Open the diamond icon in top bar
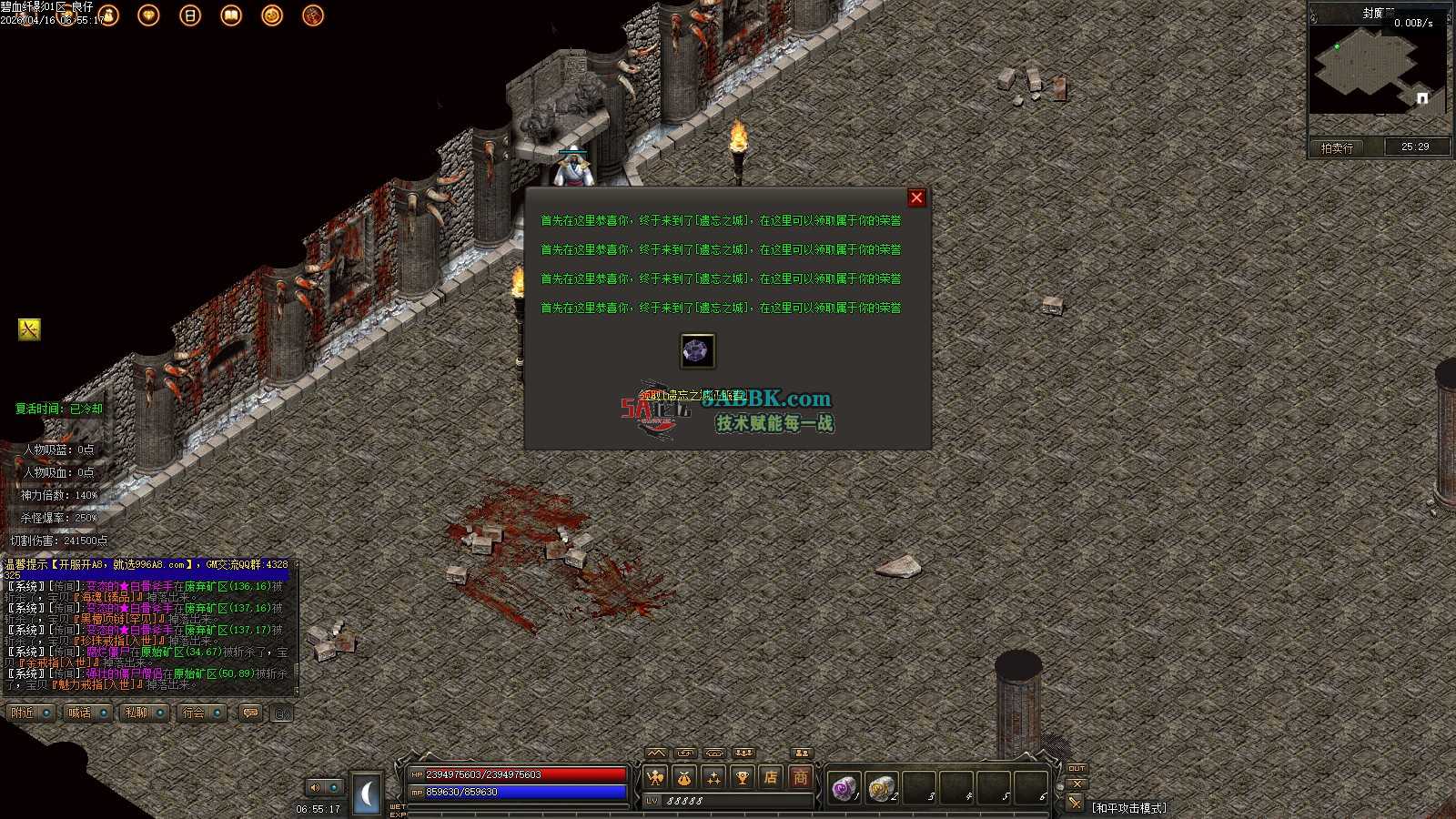Screen dimensions: 1456x819 pos(148,15)
